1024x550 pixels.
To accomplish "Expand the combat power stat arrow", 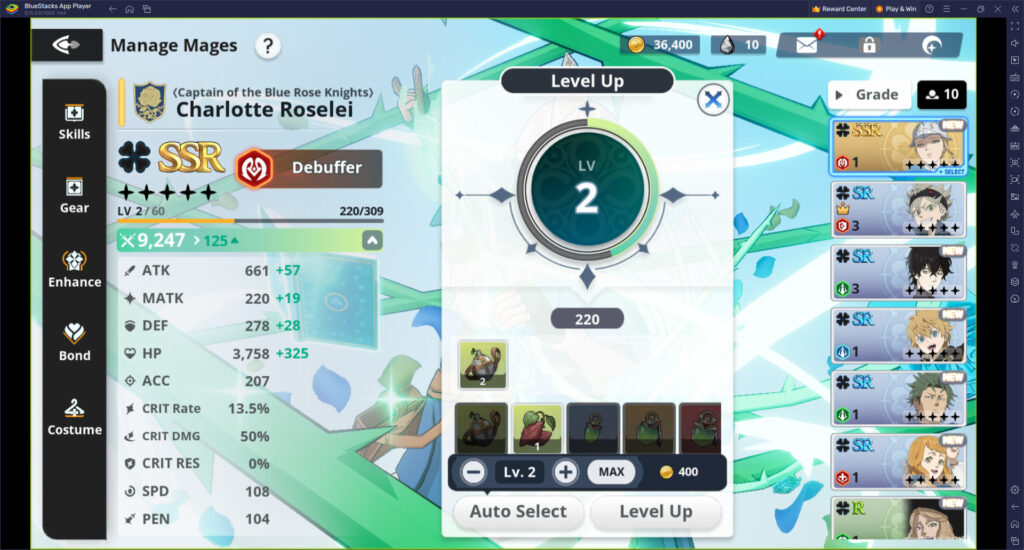I will pyautogui.click(x=371, y=240).
